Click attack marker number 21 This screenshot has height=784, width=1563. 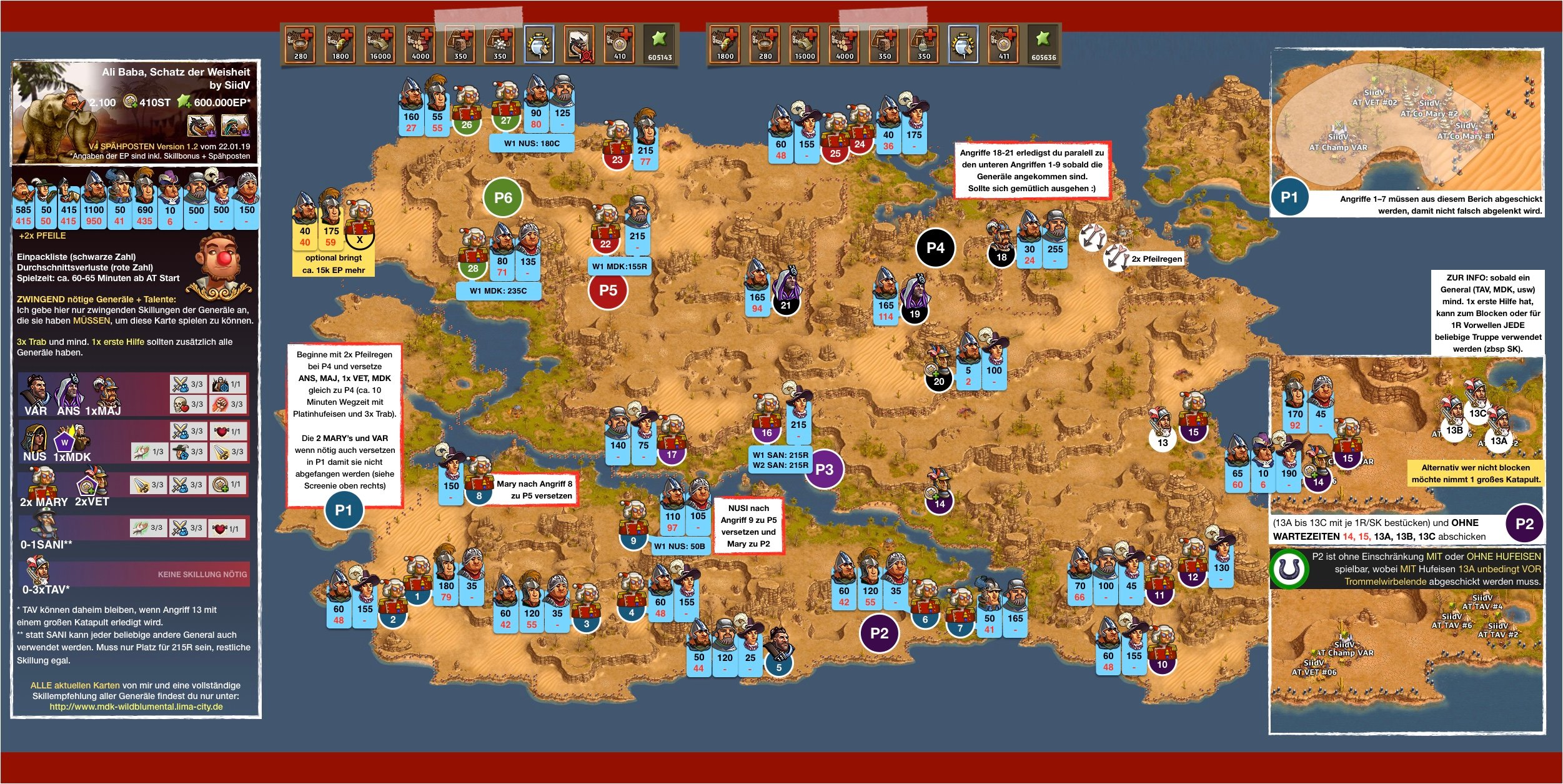click(785, 305)
